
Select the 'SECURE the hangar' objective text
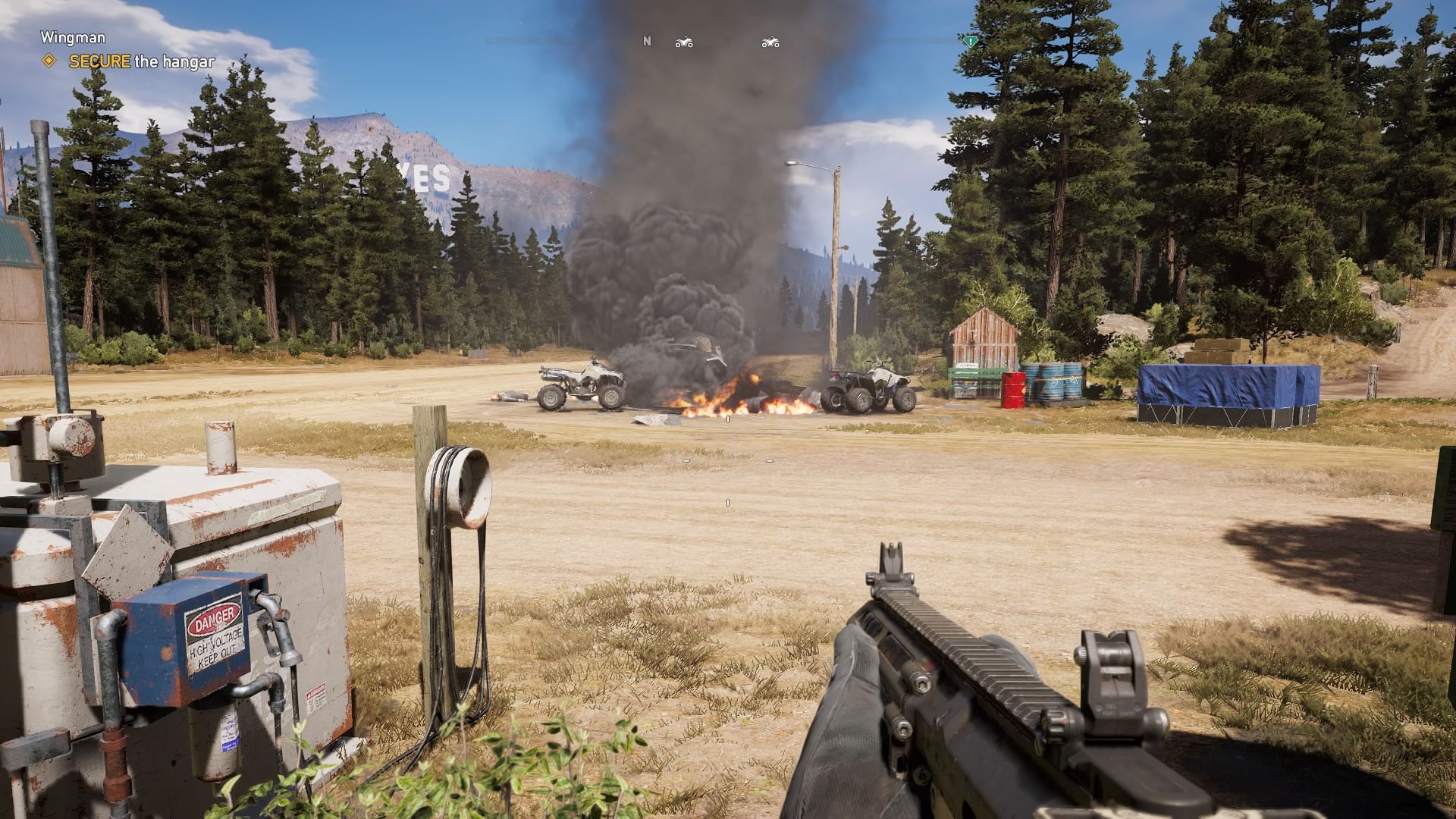(x=141, y=61)
